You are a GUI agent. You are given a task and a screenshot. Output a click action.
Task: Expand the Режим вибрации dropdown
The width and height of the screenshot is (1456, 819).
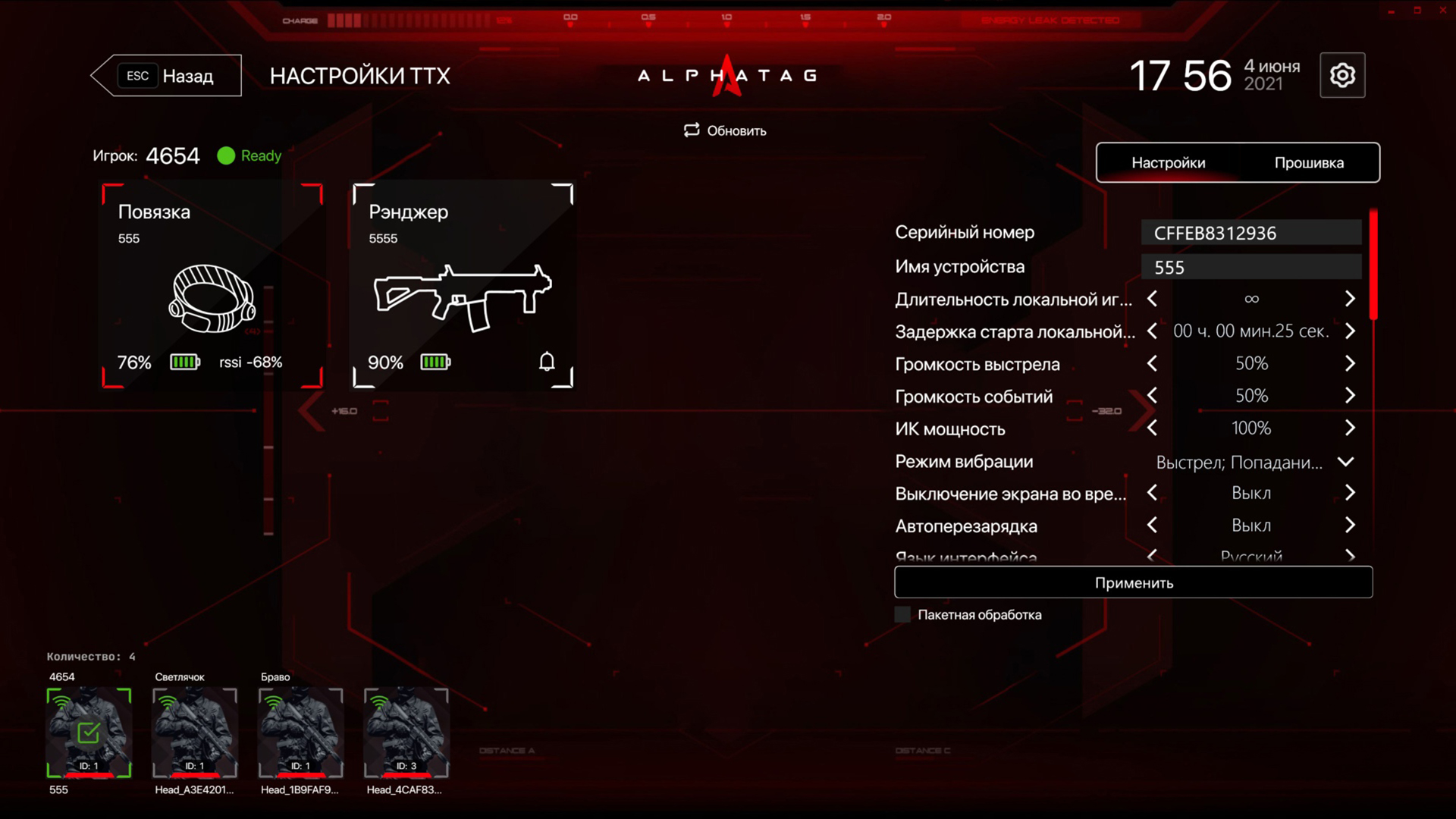pos(1345,462)
